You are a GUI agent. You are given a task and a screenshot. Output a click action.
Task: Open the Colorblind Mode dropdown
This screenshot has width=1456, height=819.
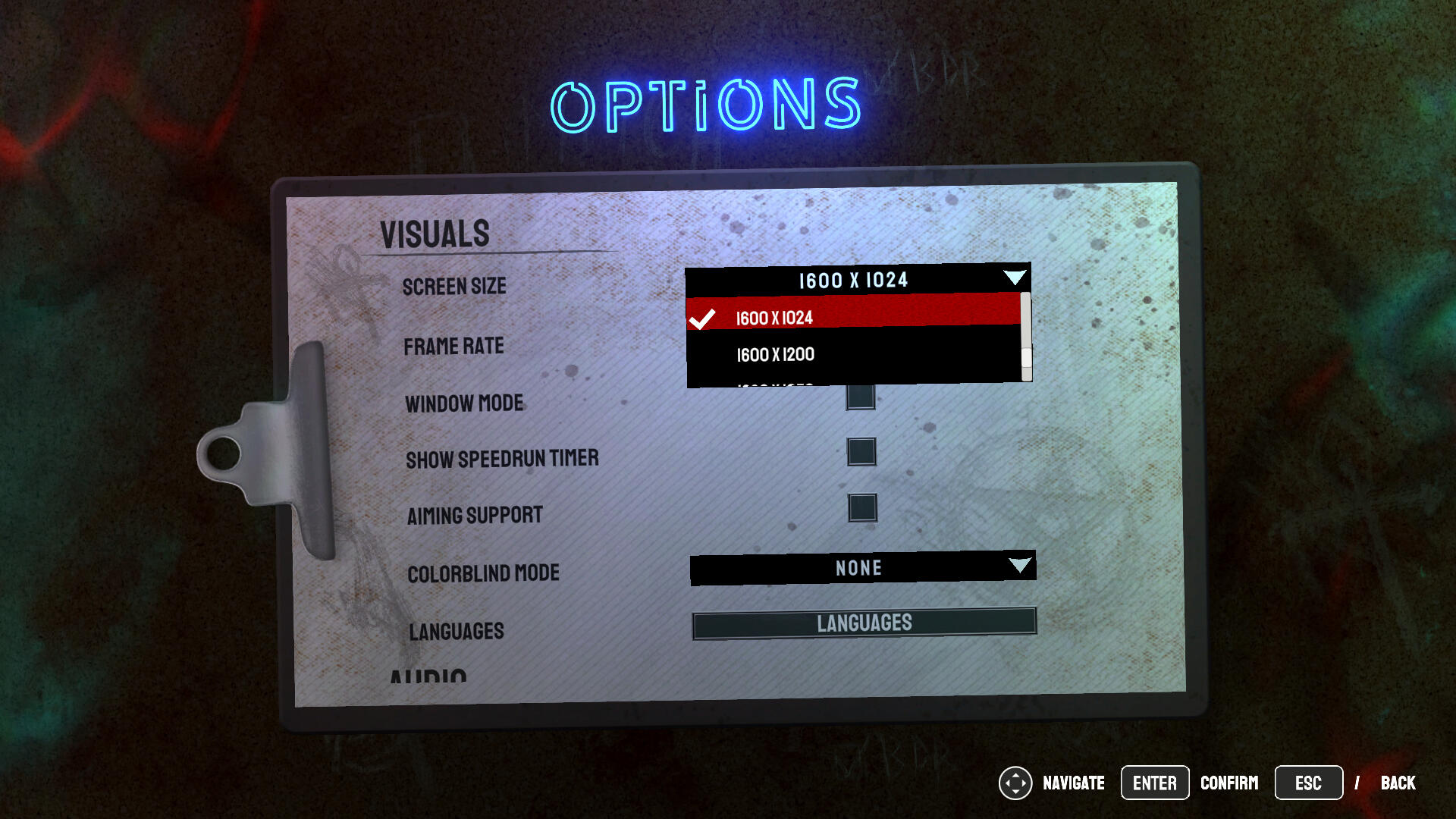[x=862, y=567]
